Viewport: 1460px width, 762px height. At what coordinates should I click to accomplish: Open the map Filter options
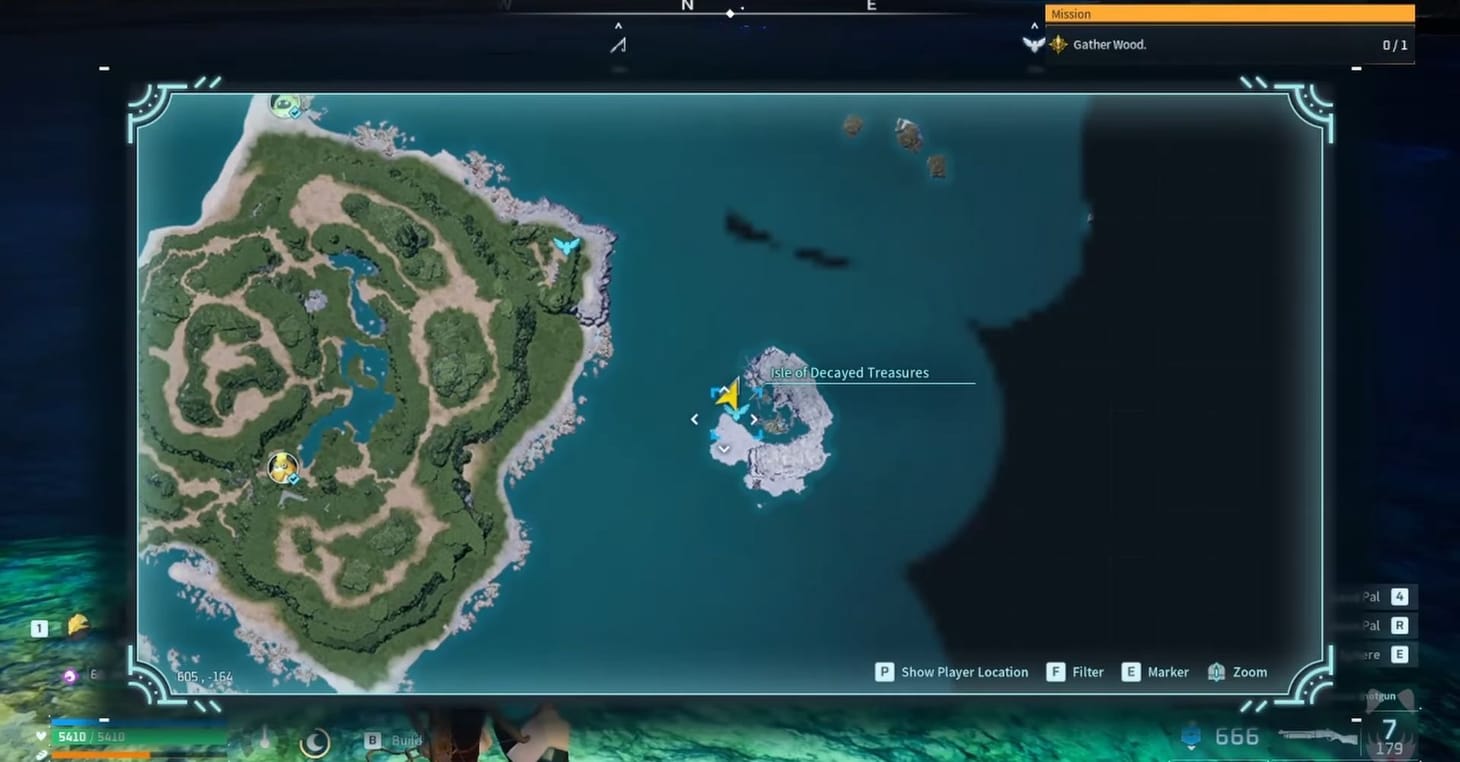(x=1076, y=672)
